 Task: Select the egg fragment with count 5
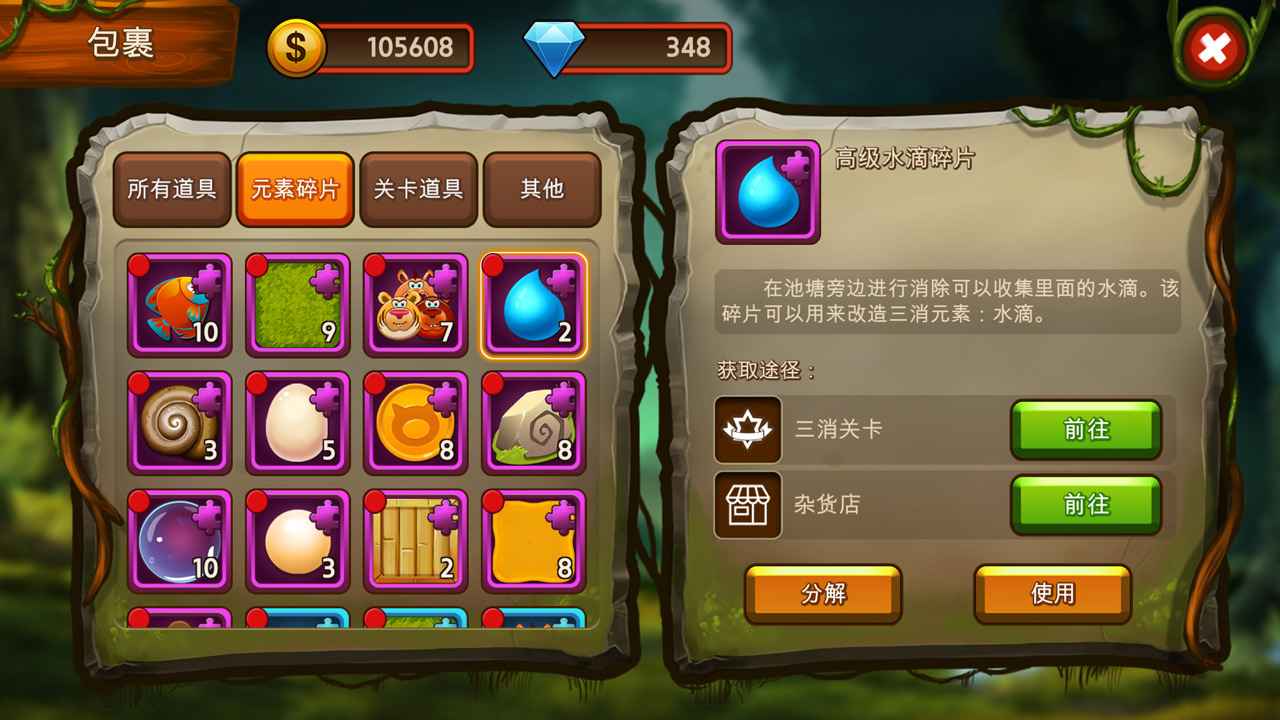(296, 423)
